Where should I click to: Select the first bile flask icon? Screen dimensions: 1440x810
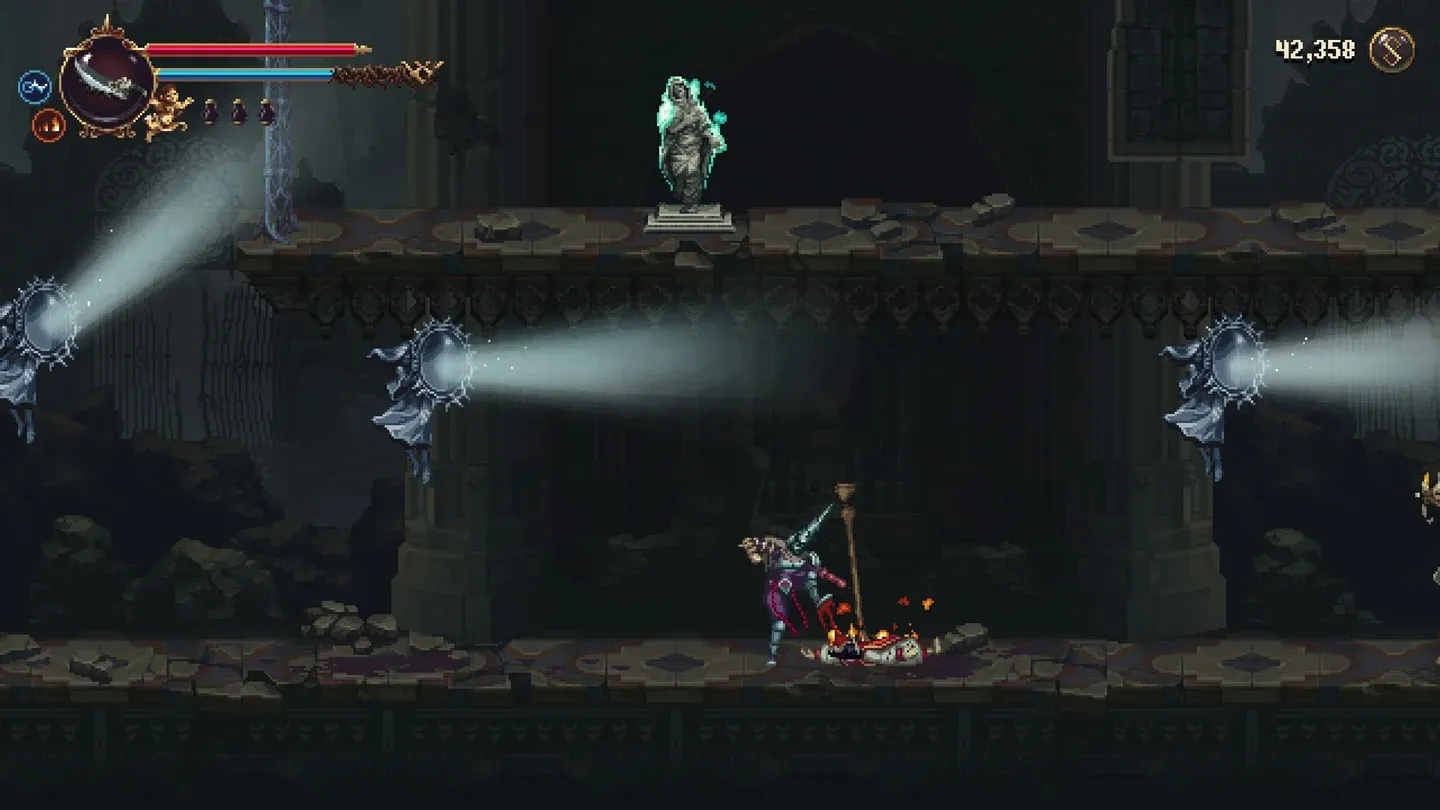[211, 112]
